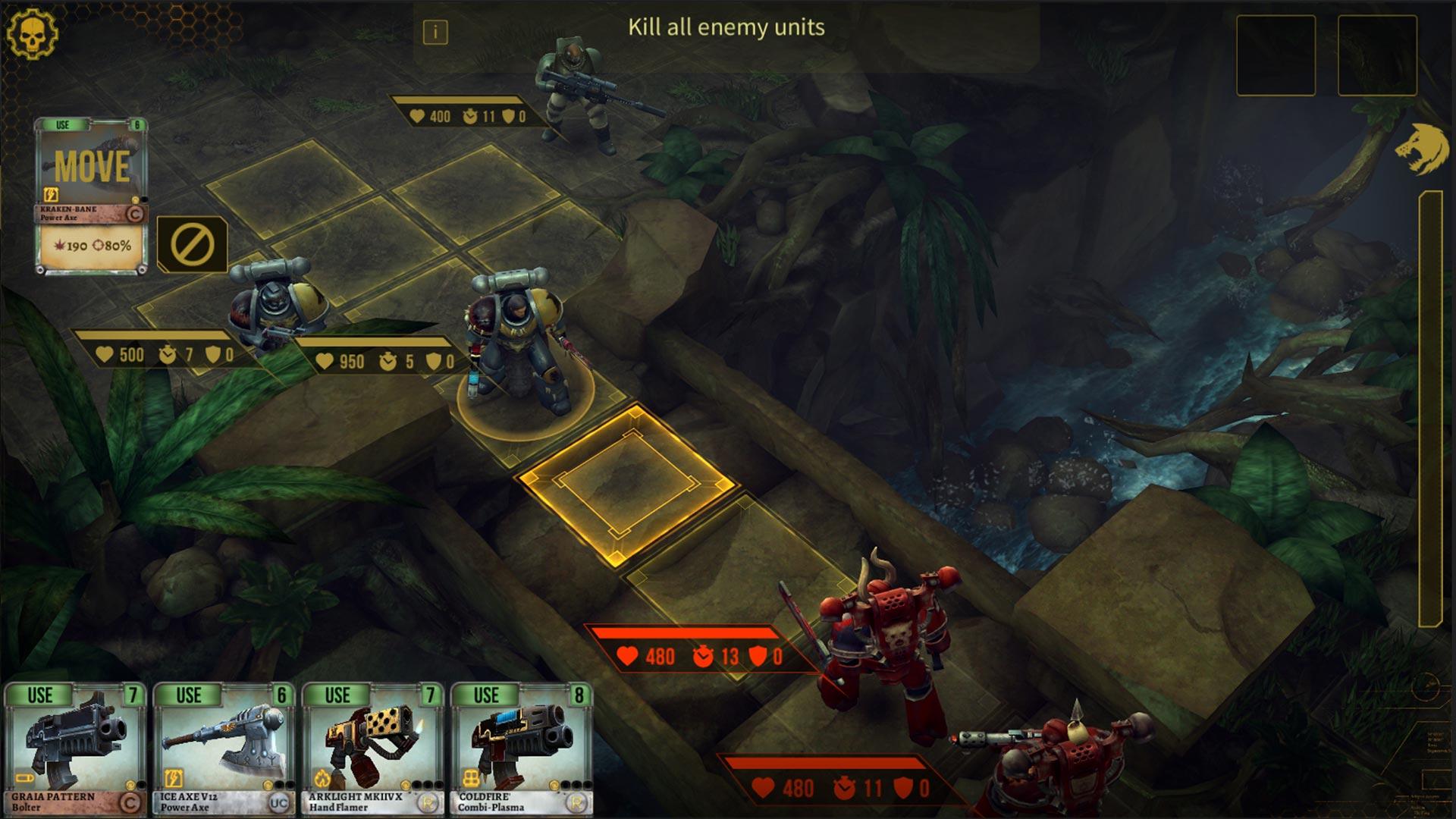Show mission objective info

[x=435, y=32]
